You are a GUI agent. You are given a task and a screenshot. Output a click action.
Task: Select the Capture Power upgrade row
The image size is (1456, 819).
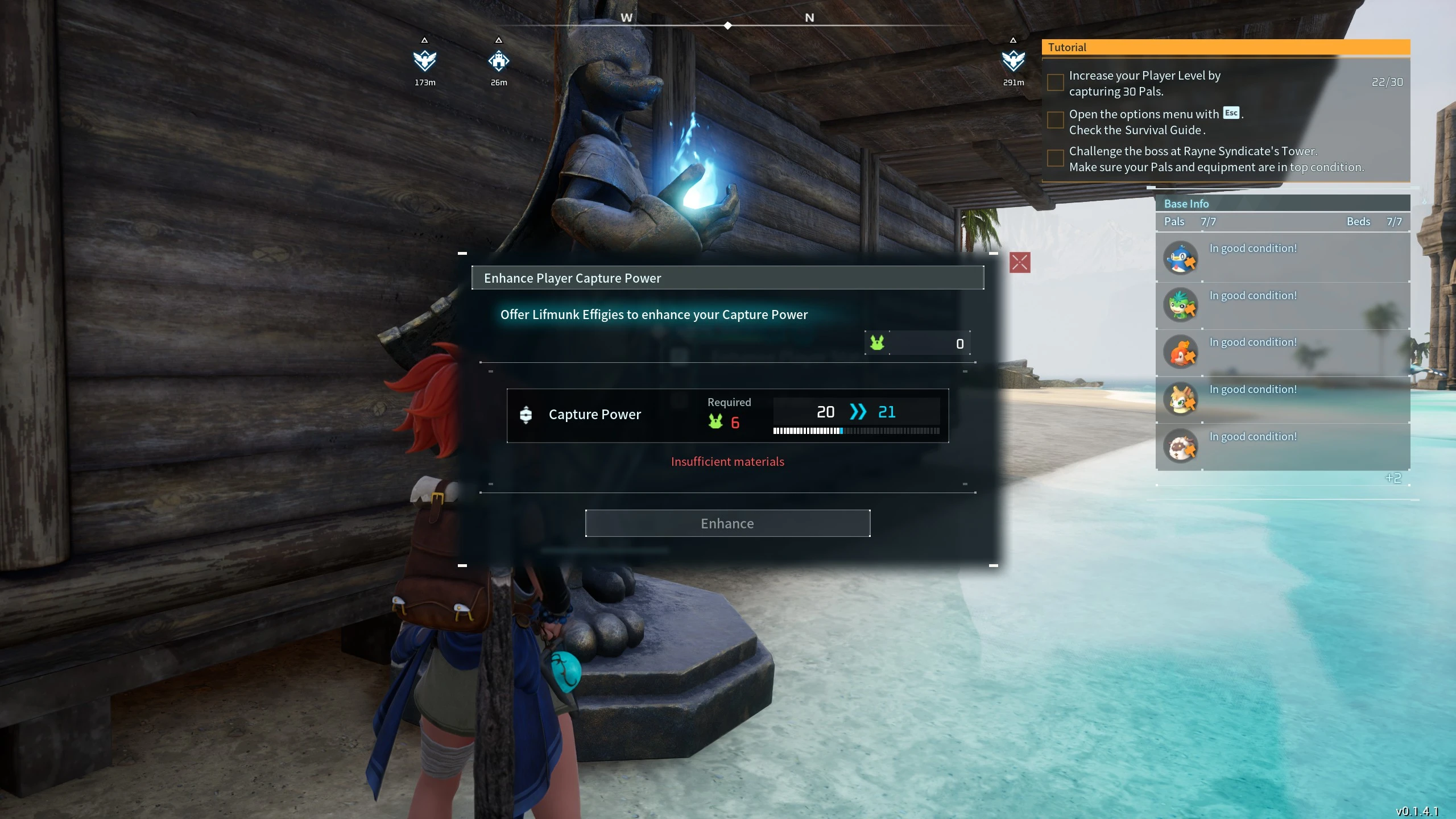click(x=727, y=415)
